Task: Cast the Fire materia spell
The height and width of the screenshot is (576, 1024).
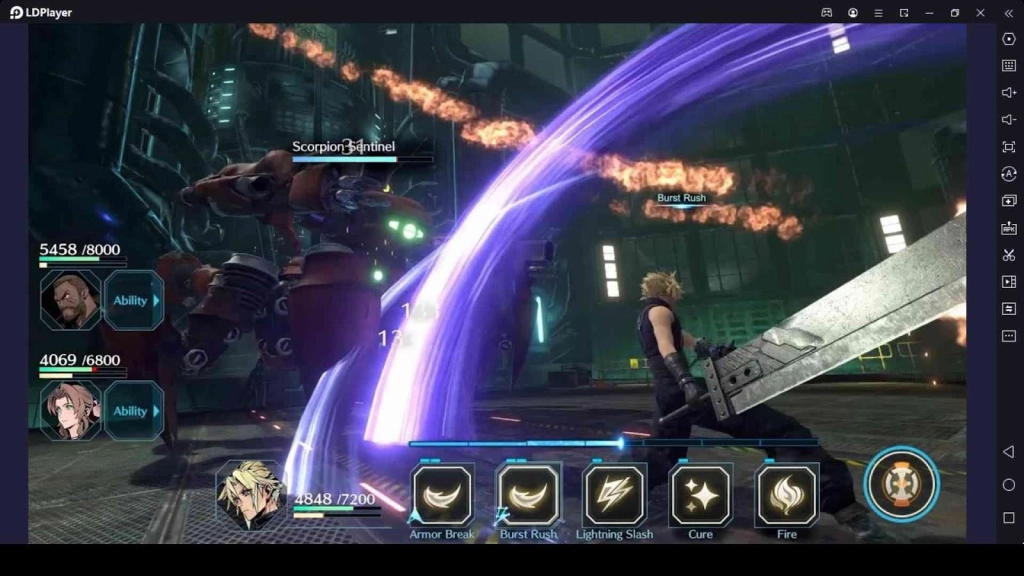Action: click(786, 495)
